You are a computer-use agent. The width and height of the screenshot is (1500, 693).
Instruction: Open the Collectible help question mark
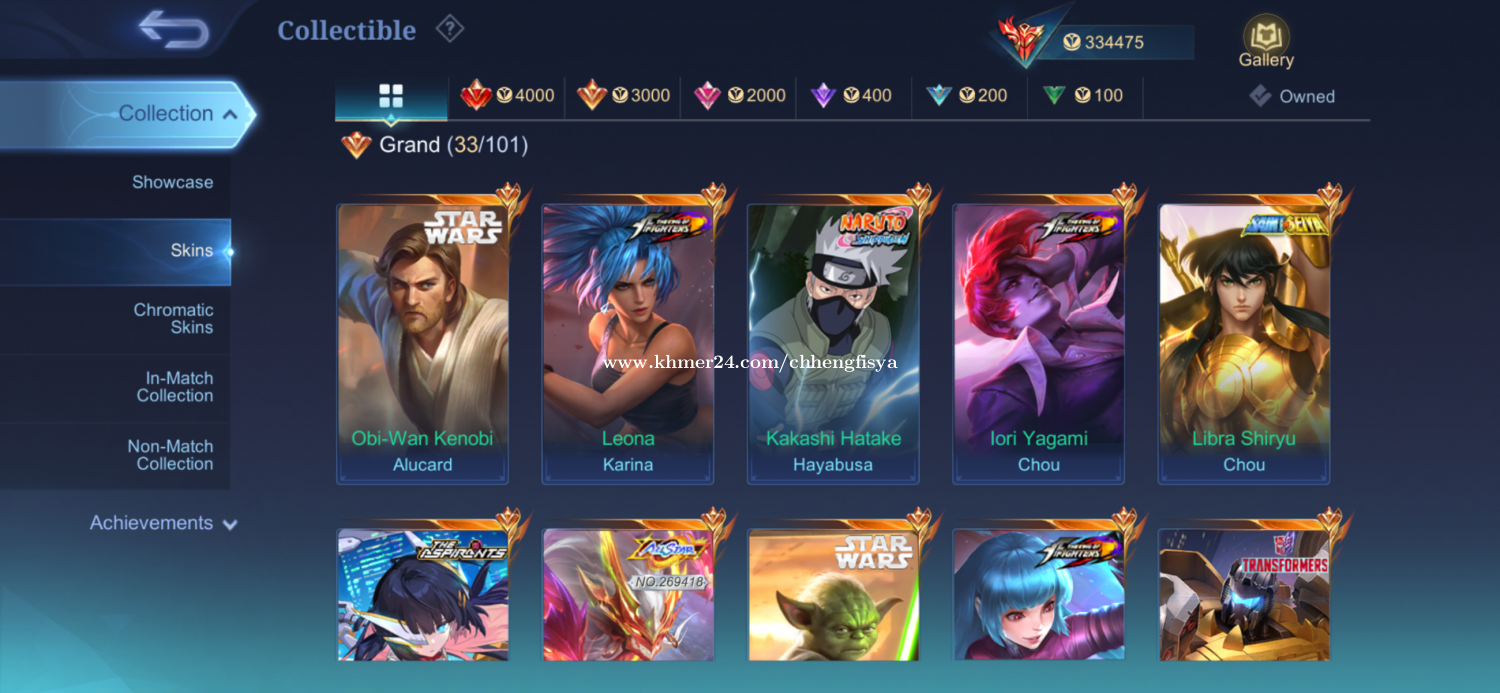pyautogui.click(x=450, y=30)
